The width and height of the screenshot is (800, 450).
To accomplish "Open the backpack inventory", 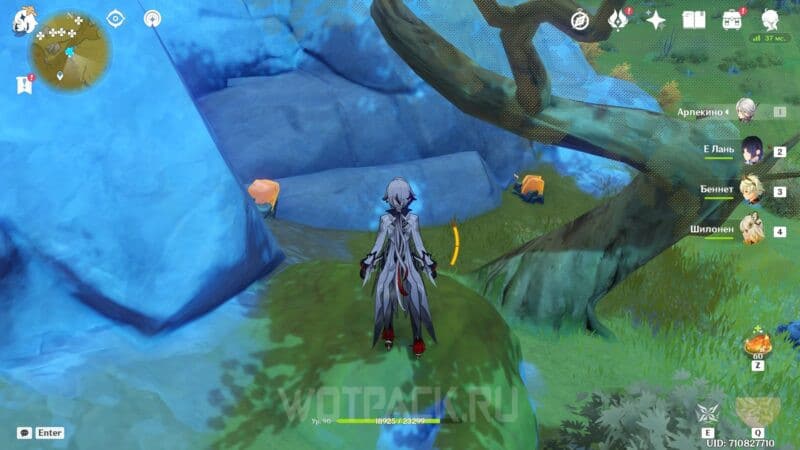I will pyautogui.click(x=732, y=19).
